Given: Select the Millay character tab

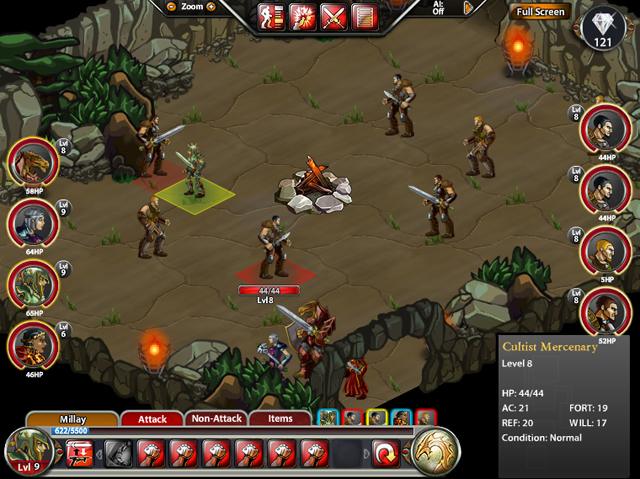Looking at the screenshot, I should (70, 419).
